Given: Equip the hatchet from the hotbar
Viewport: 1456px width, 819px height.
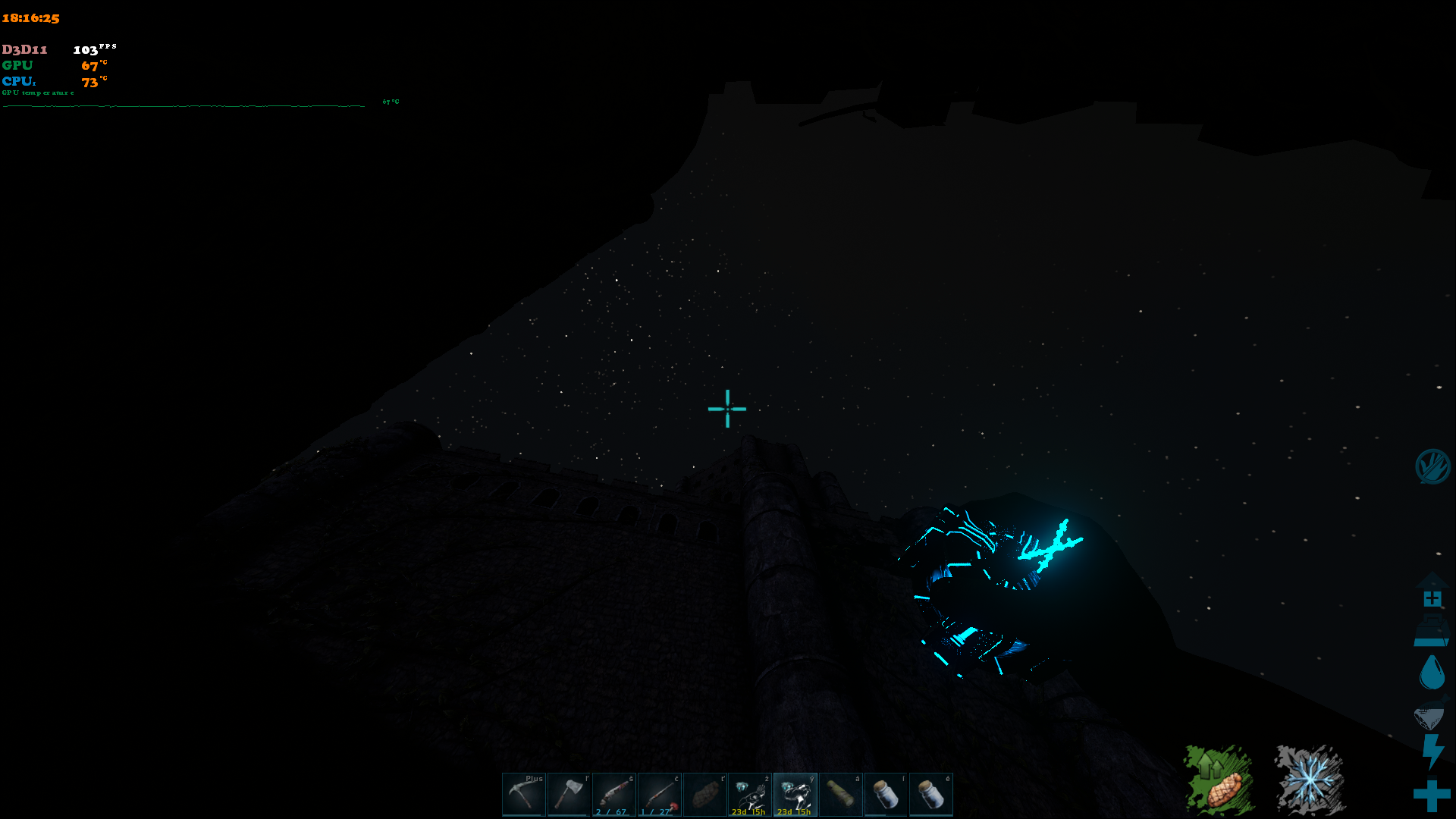Looking at the screenshot, I should click(x=569, y=794).
